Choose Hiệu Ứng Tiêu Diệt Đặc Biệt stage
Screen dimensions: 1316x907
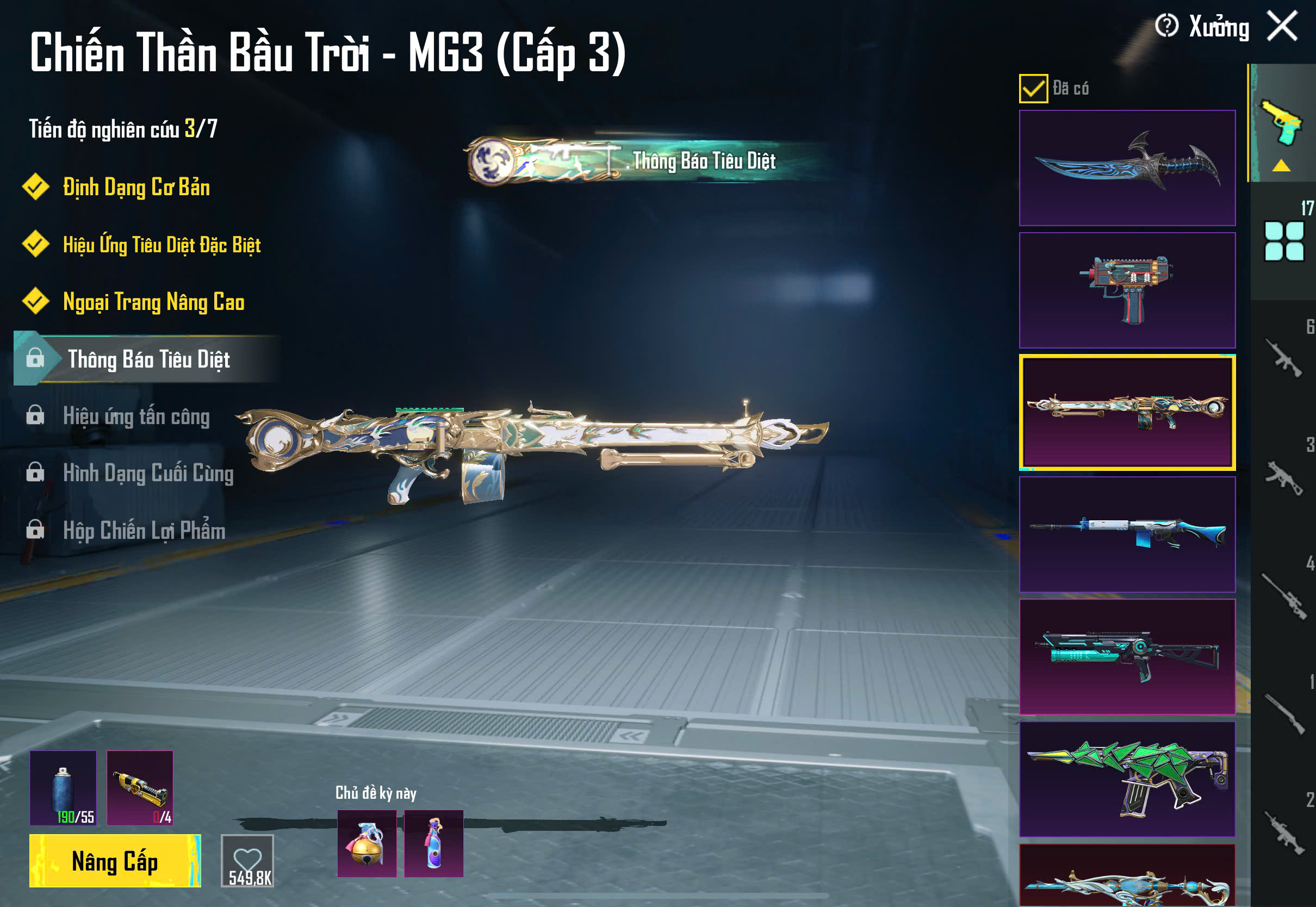(x=162, y=245)
